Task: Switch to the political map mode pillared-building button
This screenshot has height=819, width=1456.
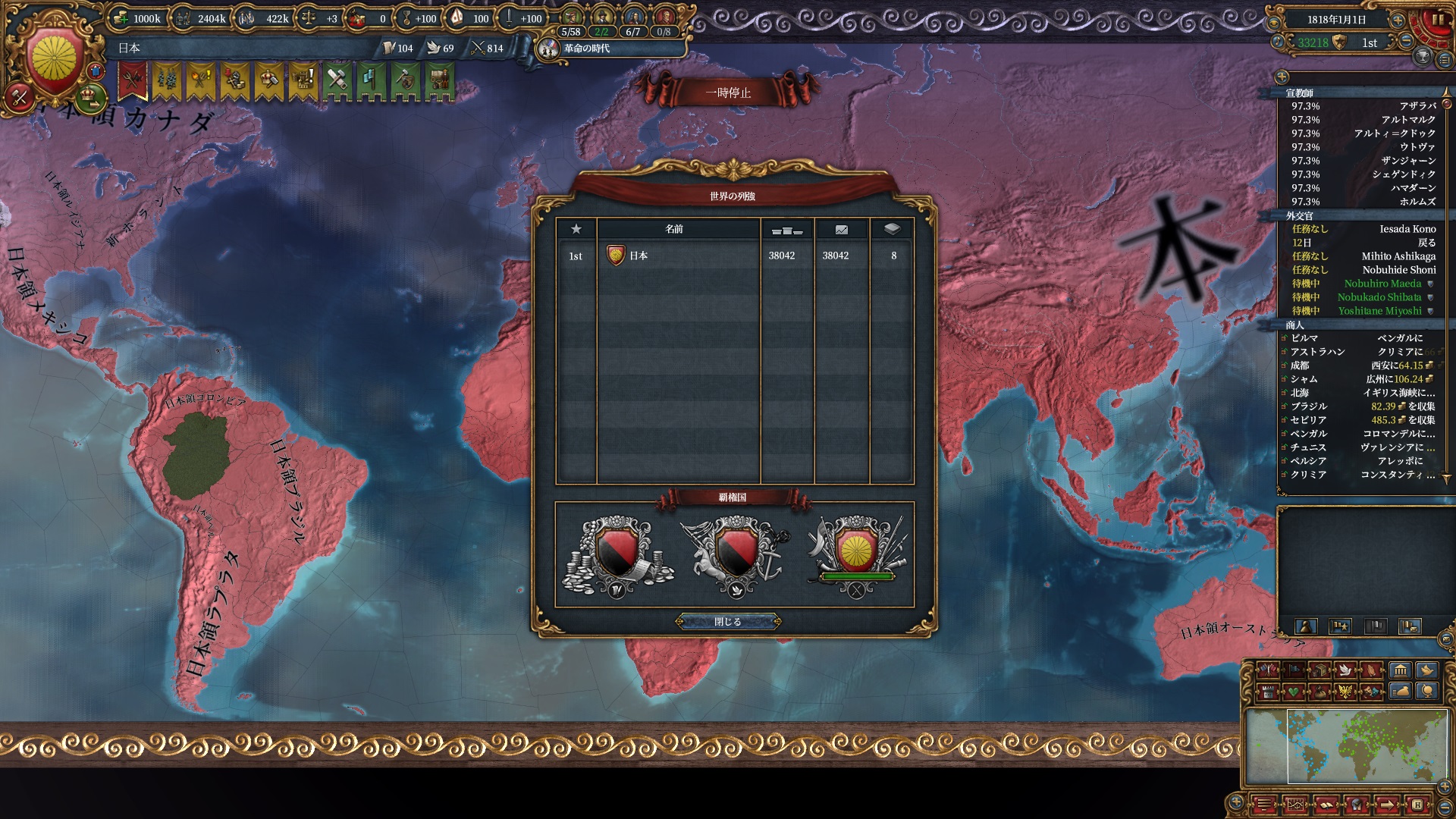Action: click(x=1400, y=670)
